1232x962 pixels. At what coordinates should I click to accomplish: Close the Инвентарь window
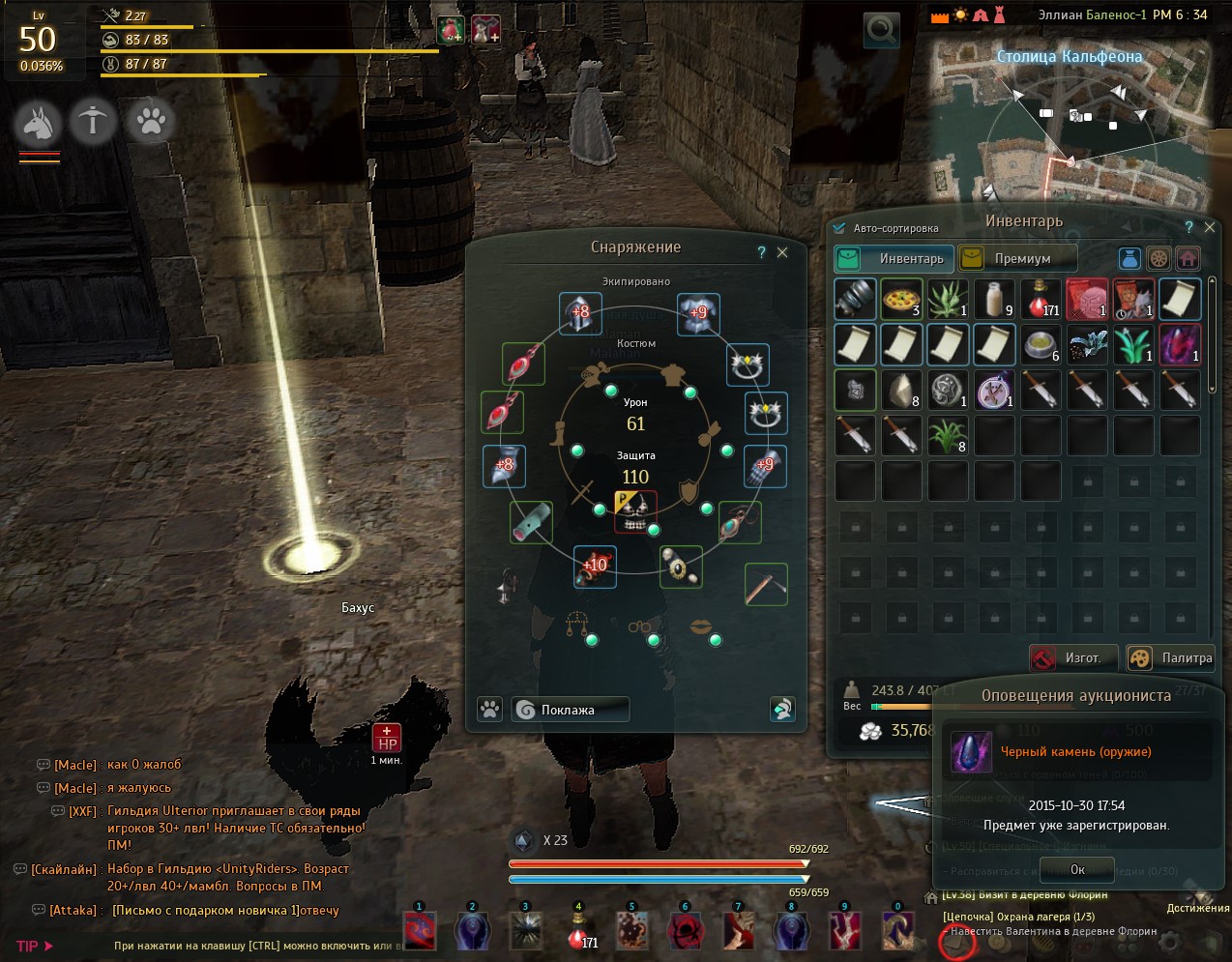[x=1209, y=227]
